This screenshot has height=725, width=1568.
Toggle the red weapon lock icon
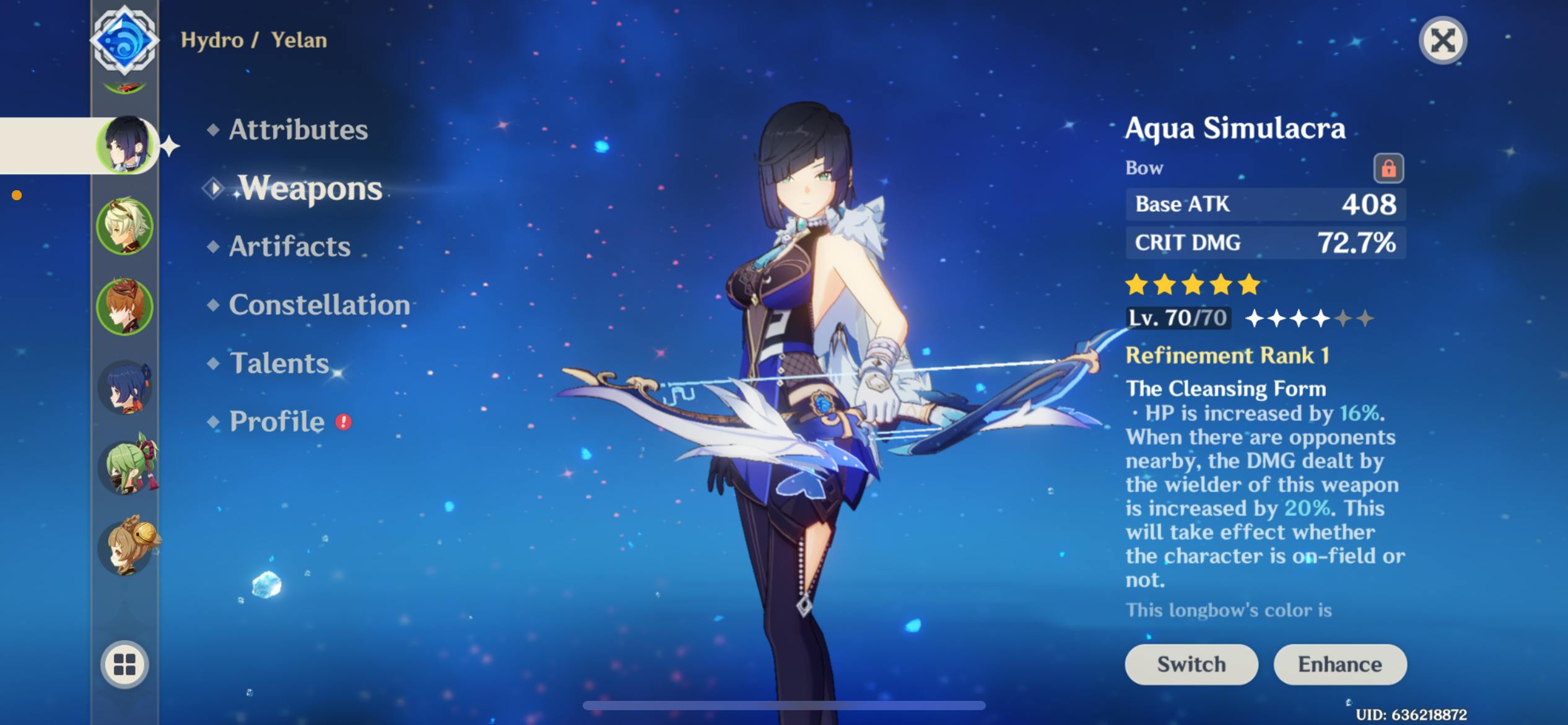point(1388,168)
